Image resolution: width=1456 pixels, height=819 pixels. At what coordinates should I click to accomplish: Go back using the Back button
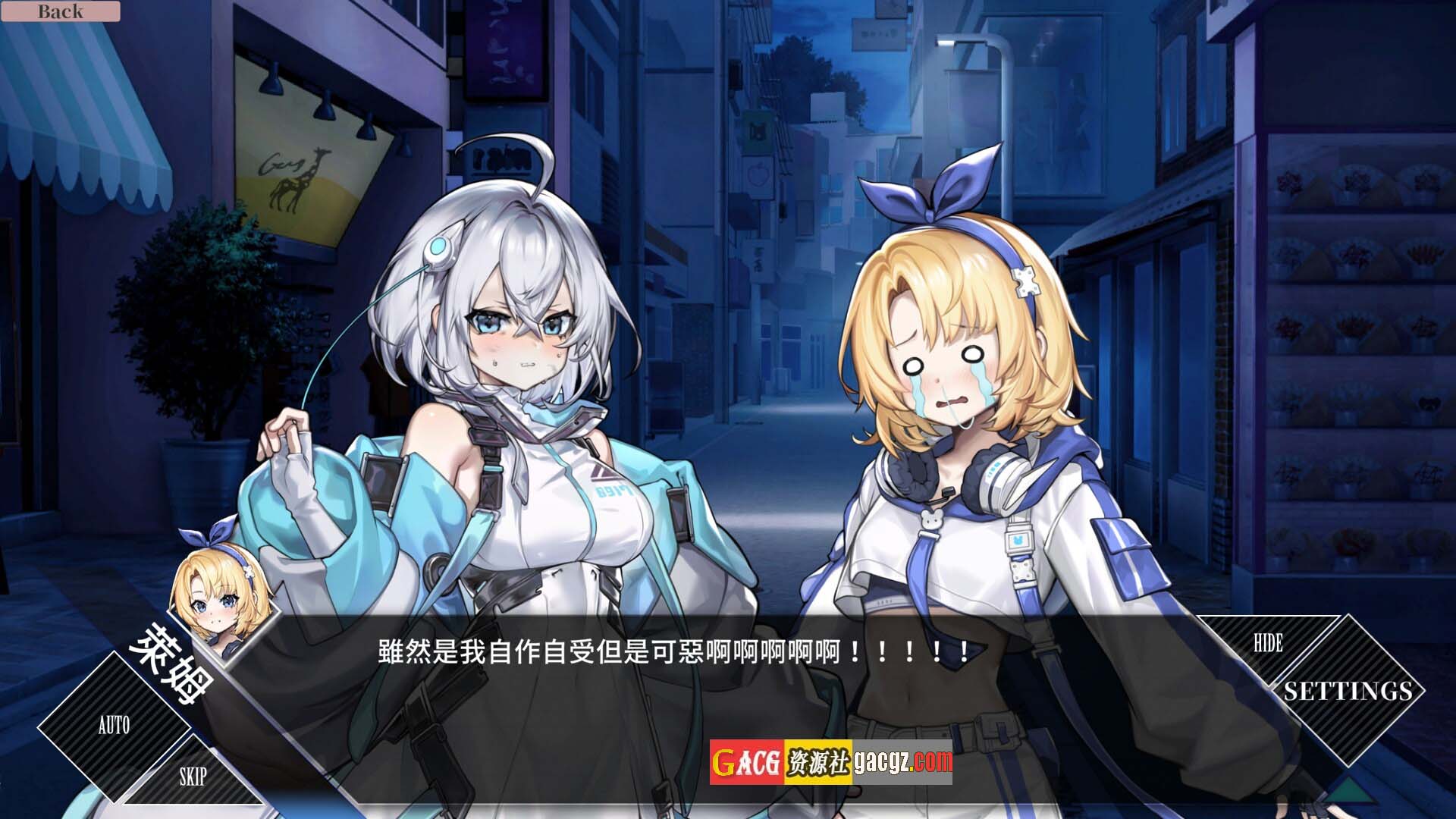pyautogui.click(x=61, y=11)
